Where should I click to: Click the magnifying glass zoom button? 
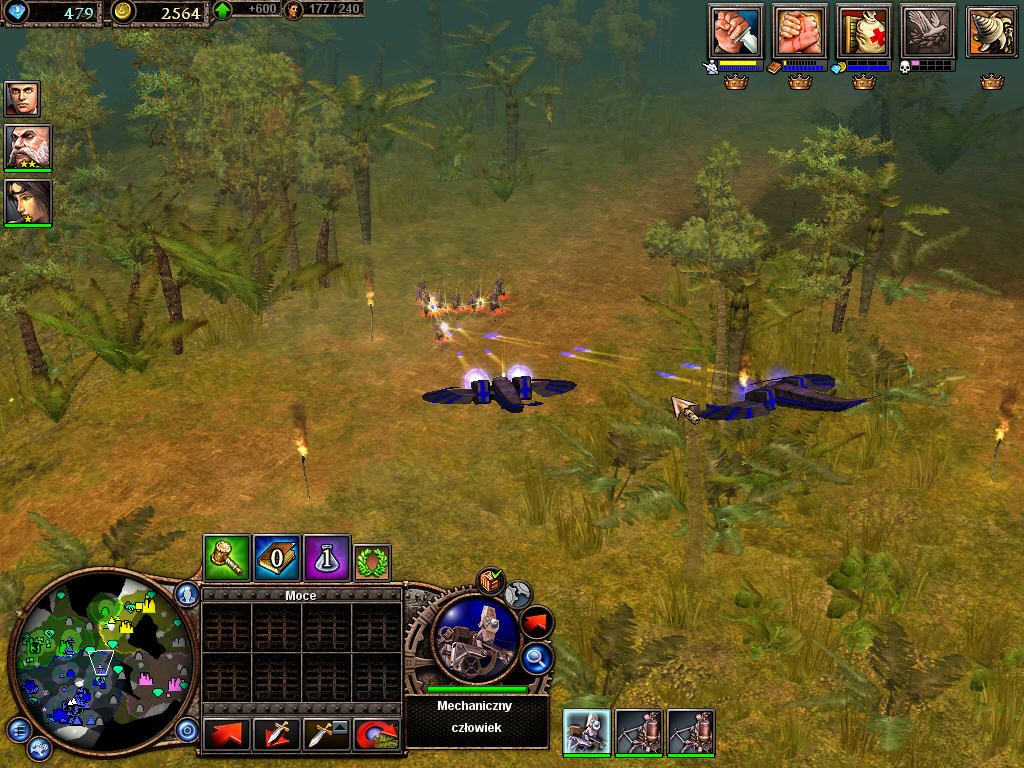(x=536, y=657)
